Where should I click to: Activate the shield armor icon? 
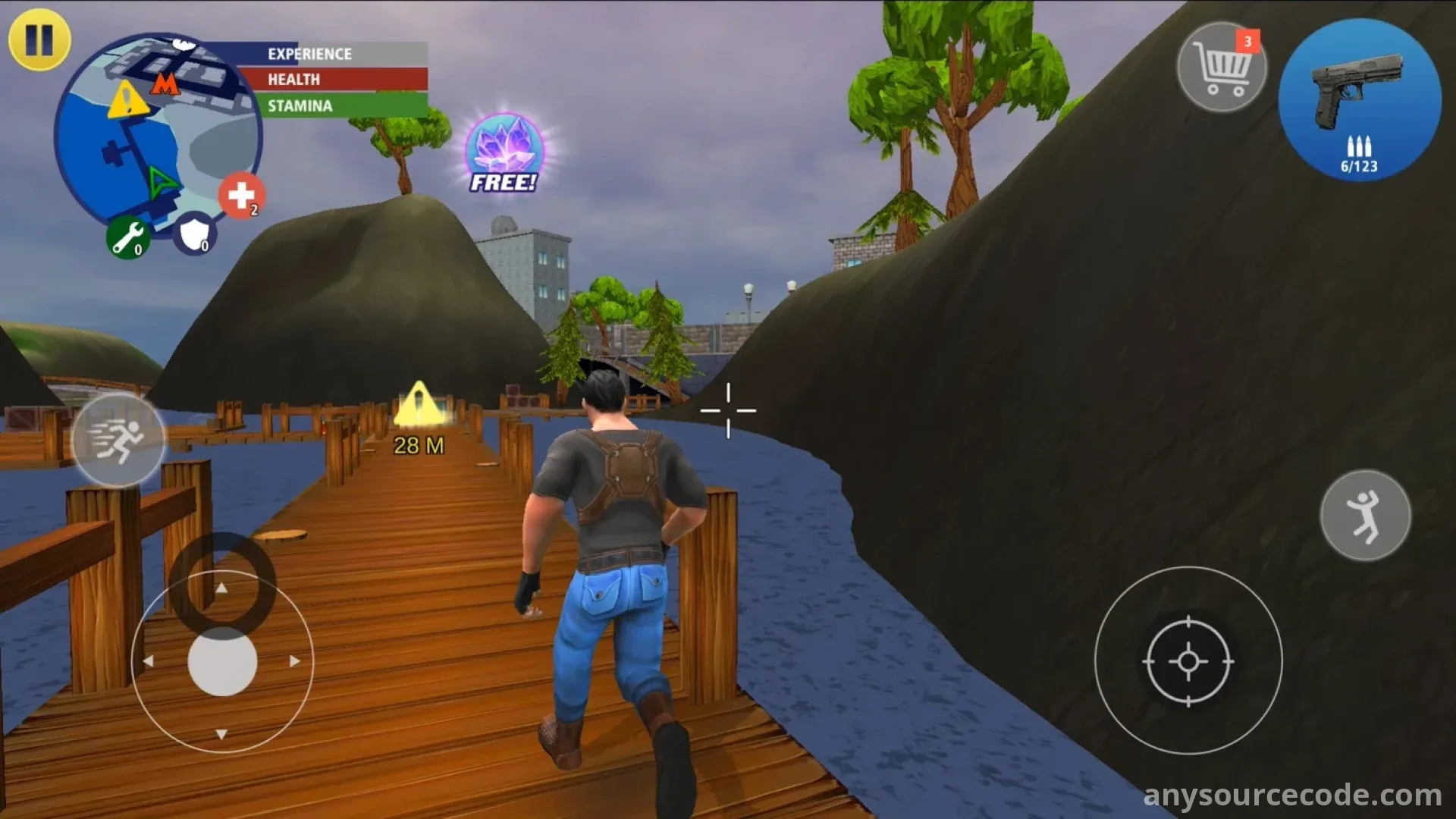(x=193, y=234)
